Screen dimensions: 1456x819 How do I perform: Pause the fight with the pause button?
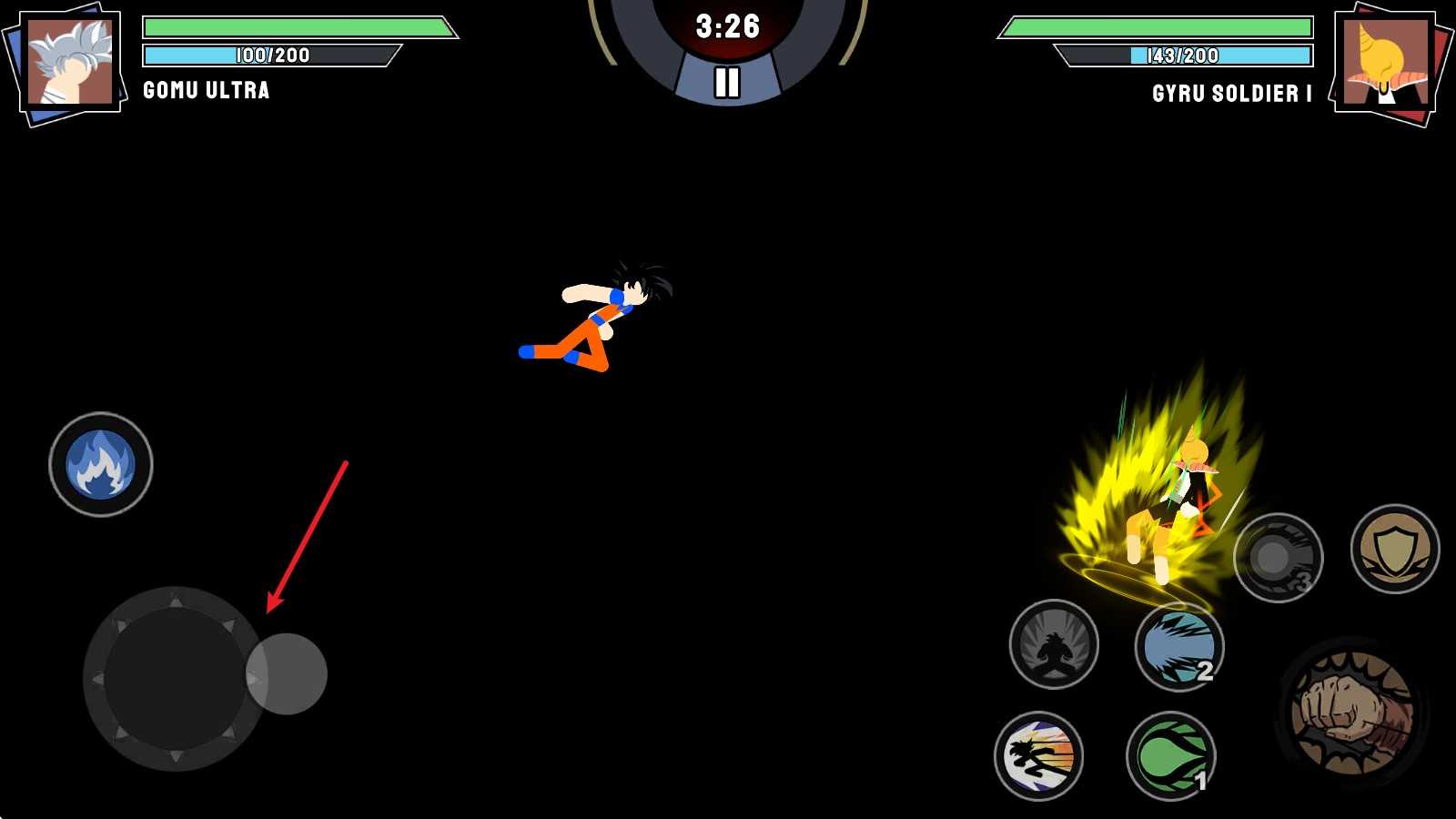pyautogui.click(x=726, y=83)
